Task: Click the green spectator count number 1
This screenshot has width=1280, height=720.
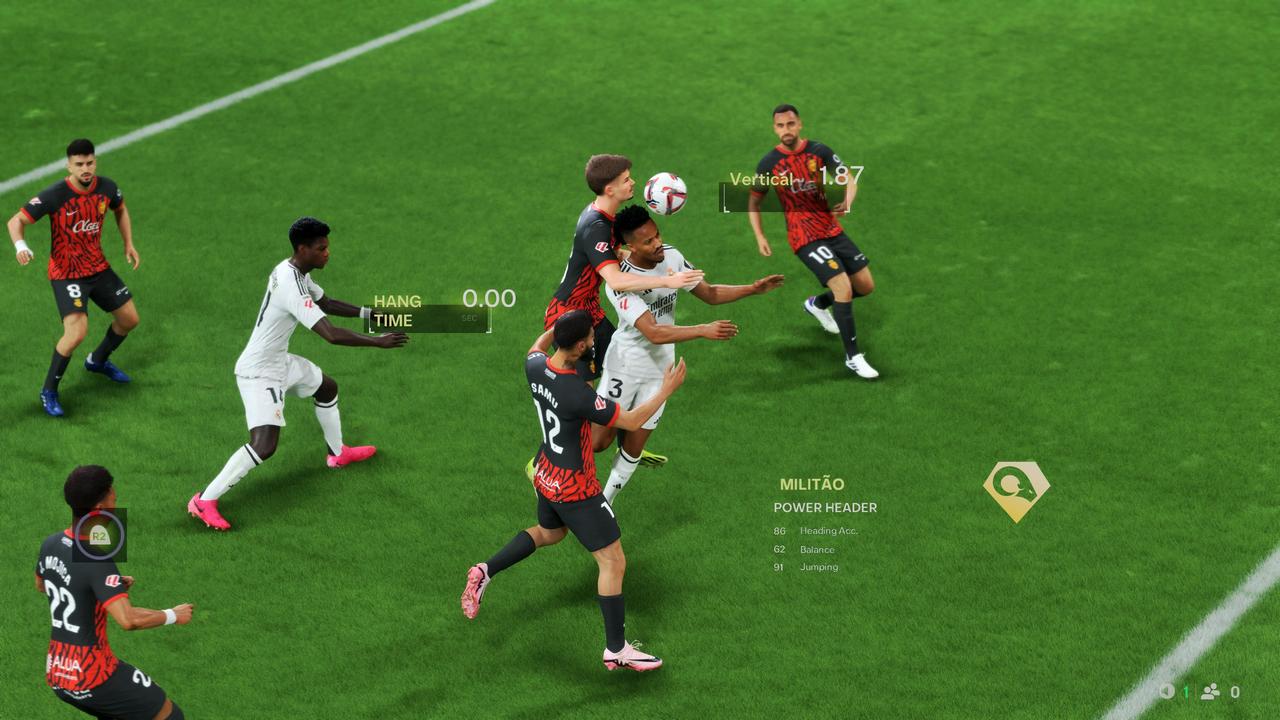Action: 1185,690
